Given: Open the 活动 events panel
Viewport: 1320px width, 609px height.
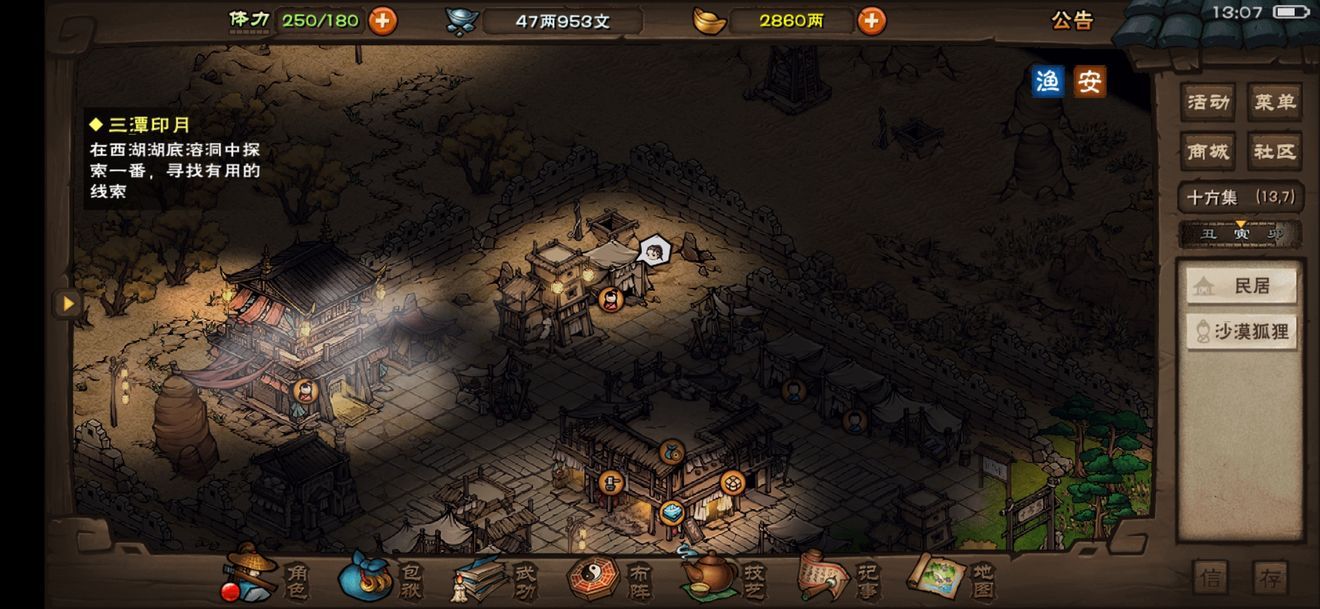Looking at the screenshot, I should [1207, 102].
